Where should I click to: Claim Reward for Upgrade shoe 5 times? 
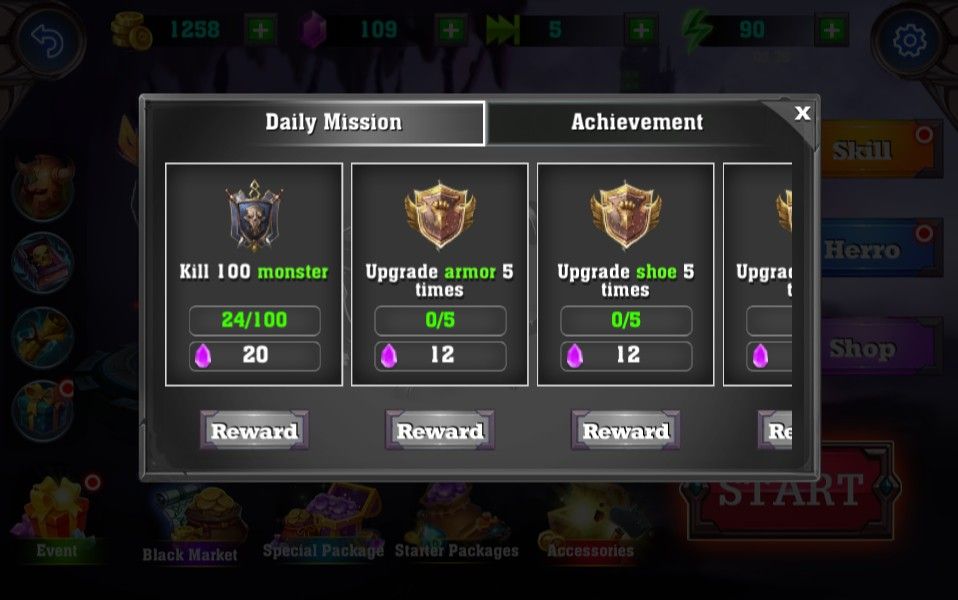coord(625,431)
